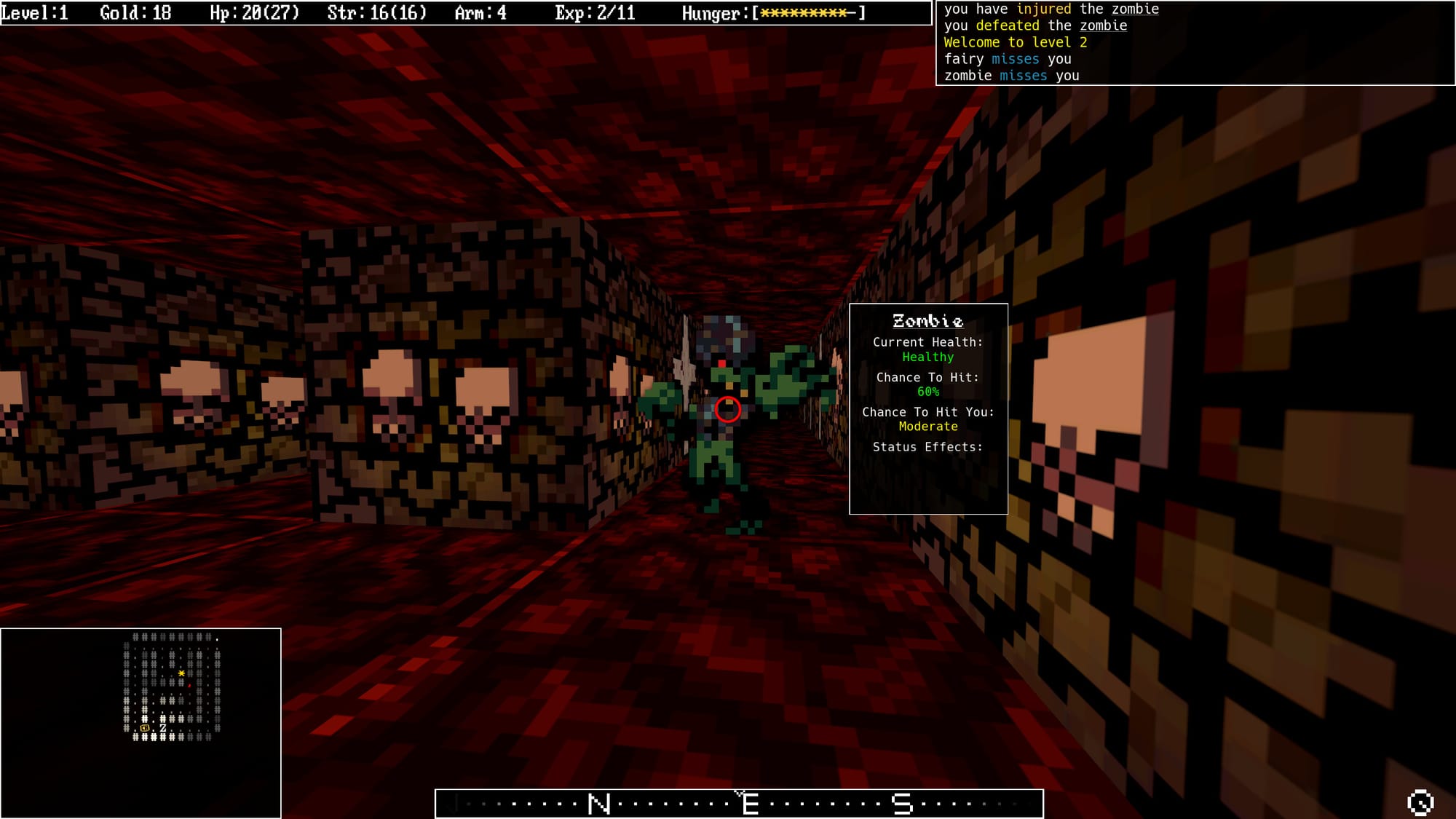Viewport: 1456px width, 819px height.
Task: Click the dungeon minimap panel
Action: pyautogui.click(x=141, y=722)
